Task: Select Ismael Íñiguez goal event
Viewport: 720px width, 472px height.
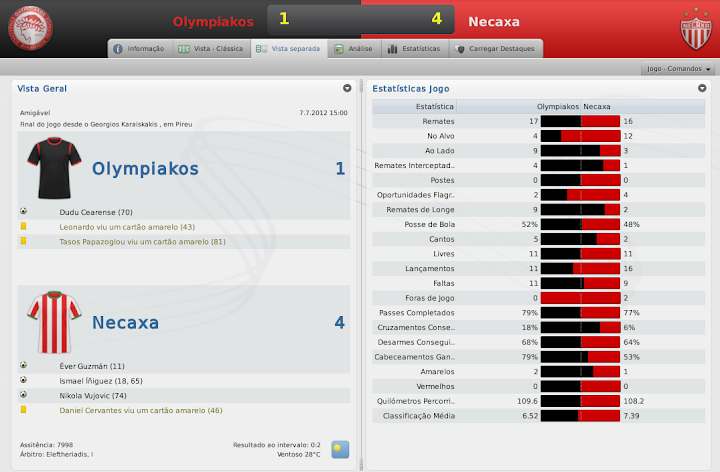Action: 101,380
